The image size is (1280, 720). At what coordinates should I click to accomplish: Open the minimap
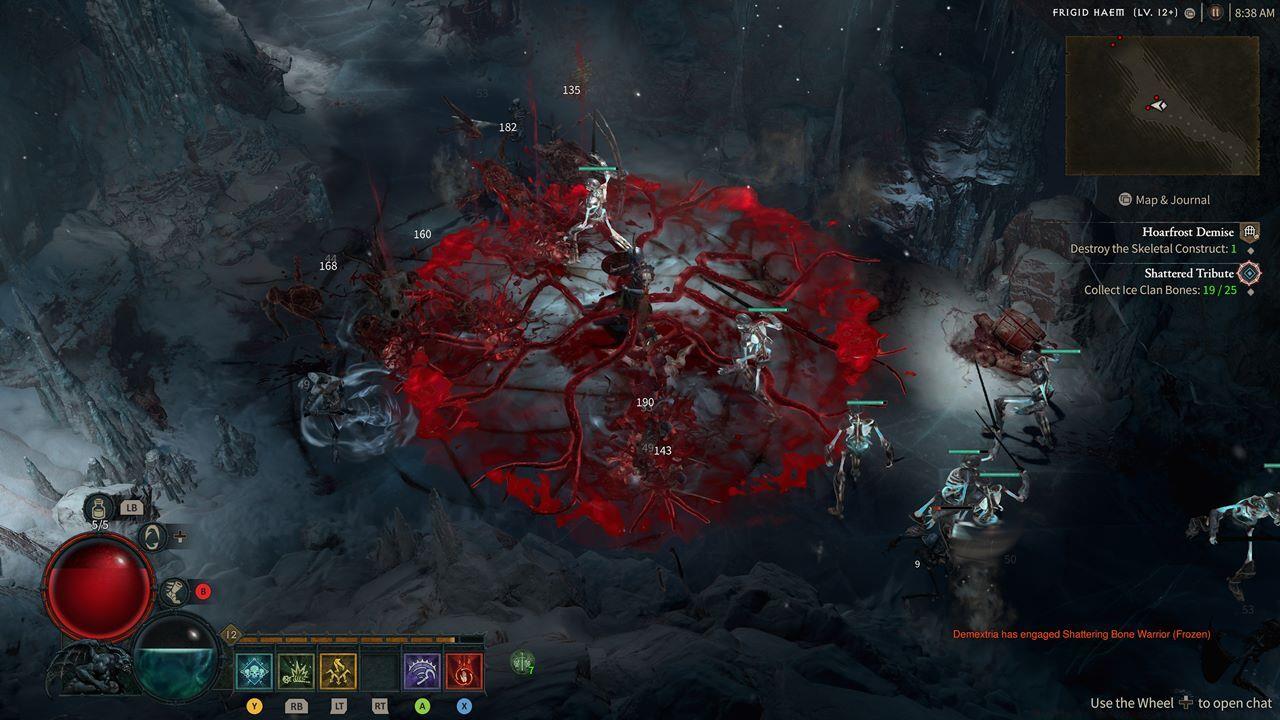tap(1161, 105)
